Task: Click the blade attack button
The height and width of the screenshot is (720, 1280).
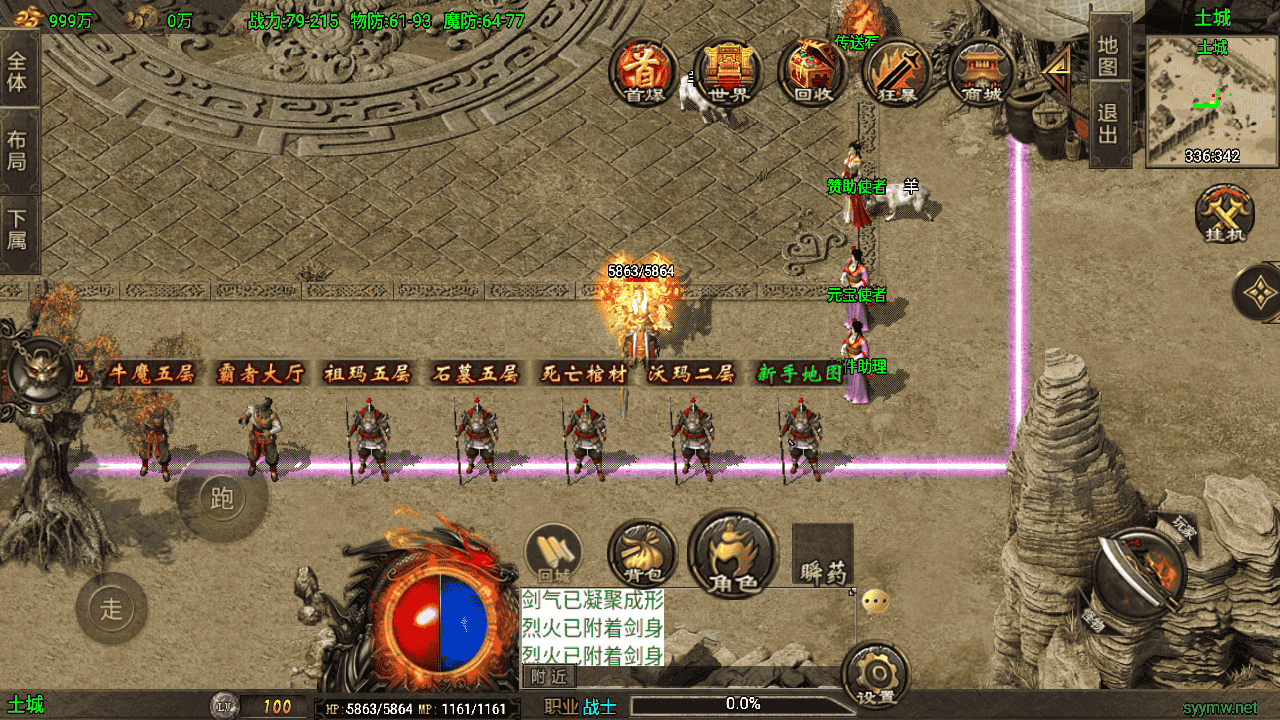Action: pyautogui.click(x=1138, y=575)
